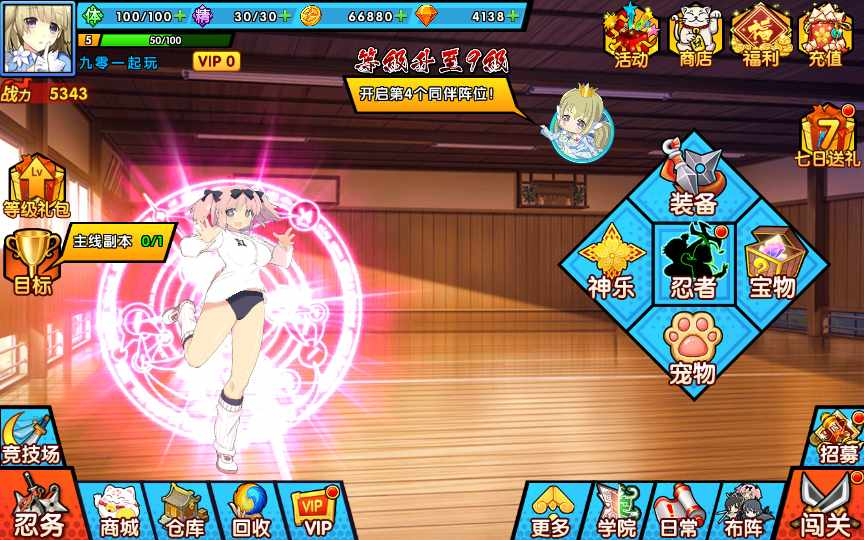Open the 充值 recharge screen
Screen dimensions: 864x540
[825, 36]
